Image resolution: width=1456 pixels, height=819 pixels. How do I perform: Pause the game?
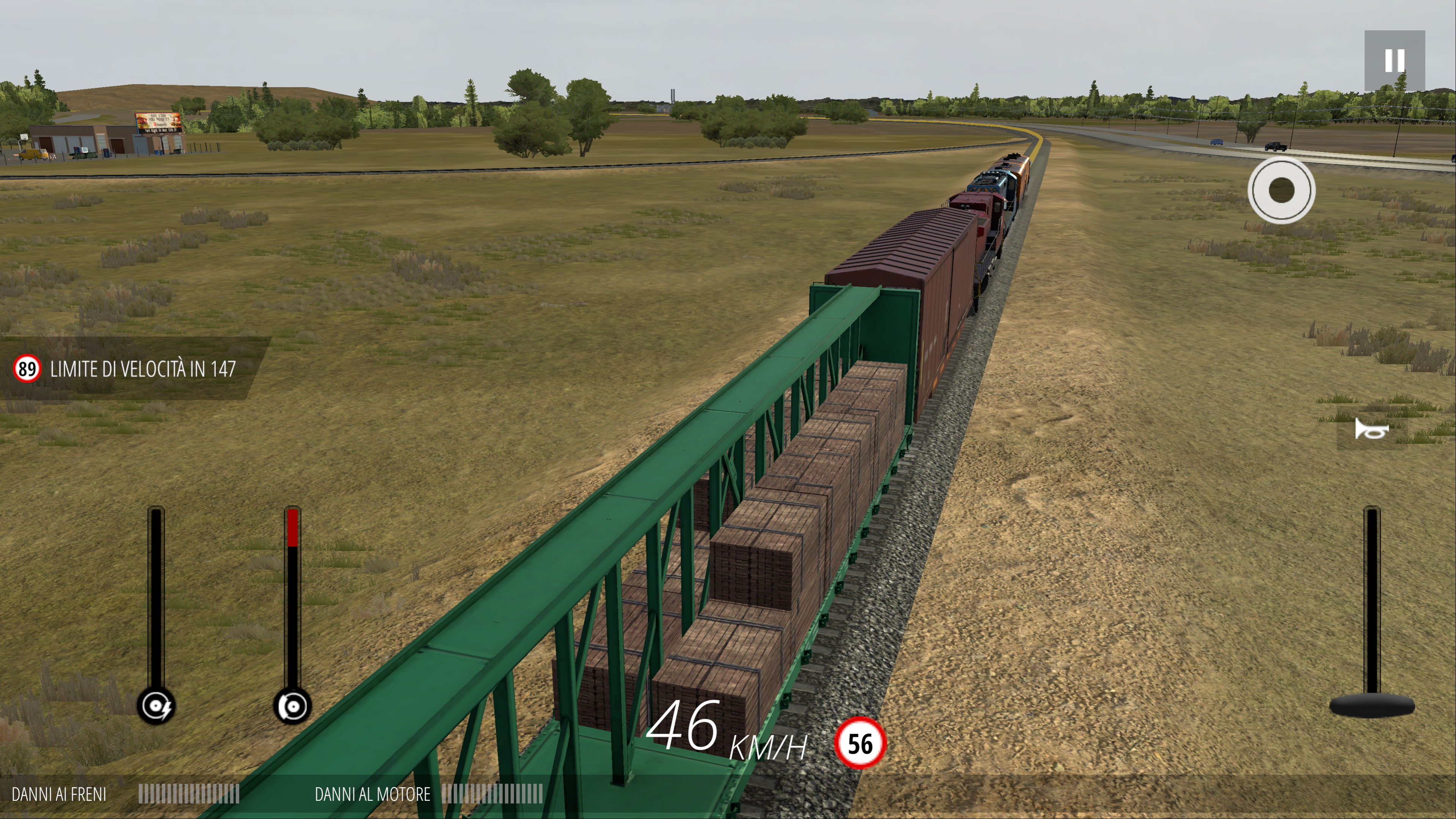tap(1394, 61)
